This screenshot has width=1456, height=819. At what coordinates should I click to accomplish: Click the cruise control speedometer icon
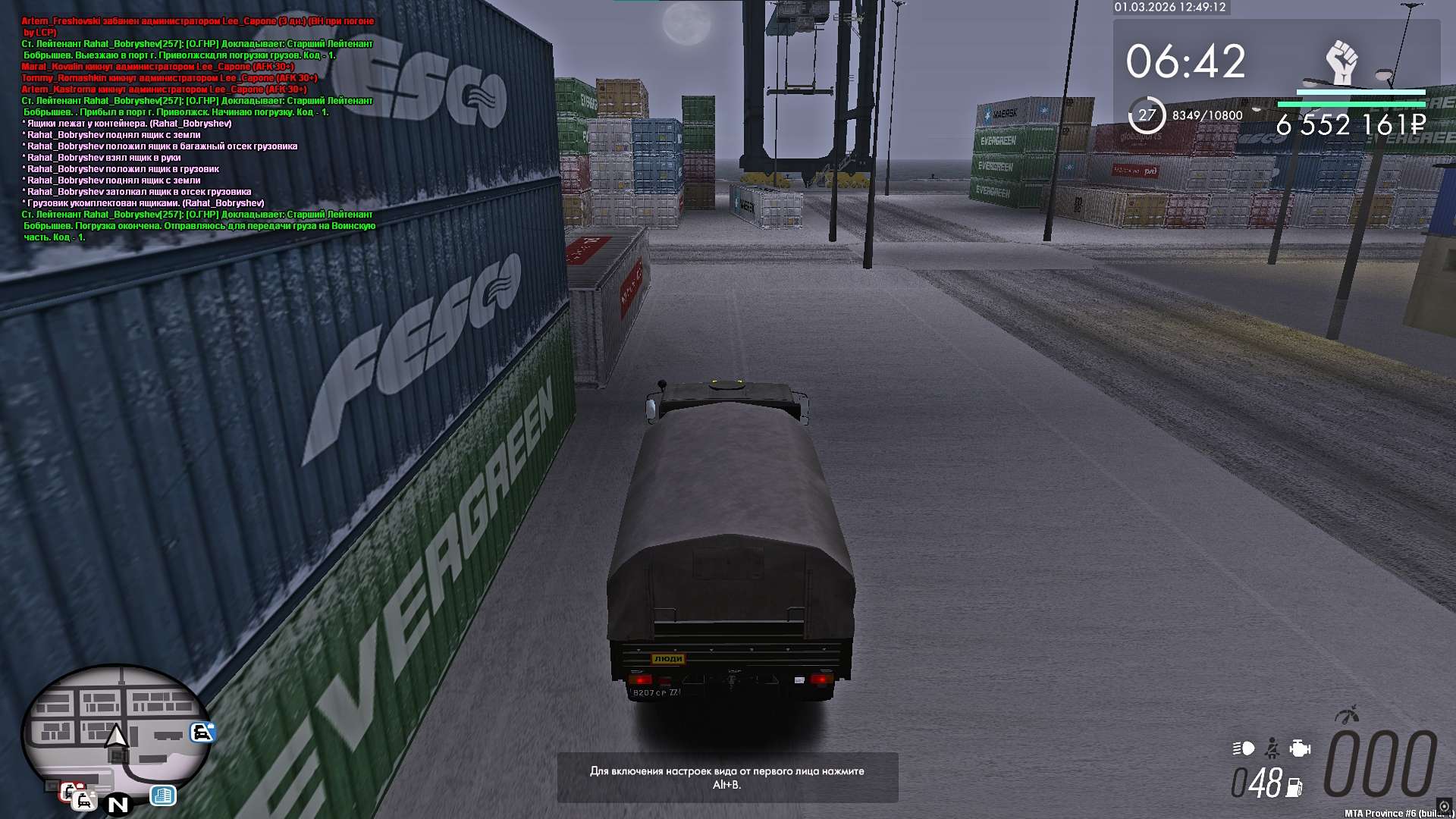1347,714
